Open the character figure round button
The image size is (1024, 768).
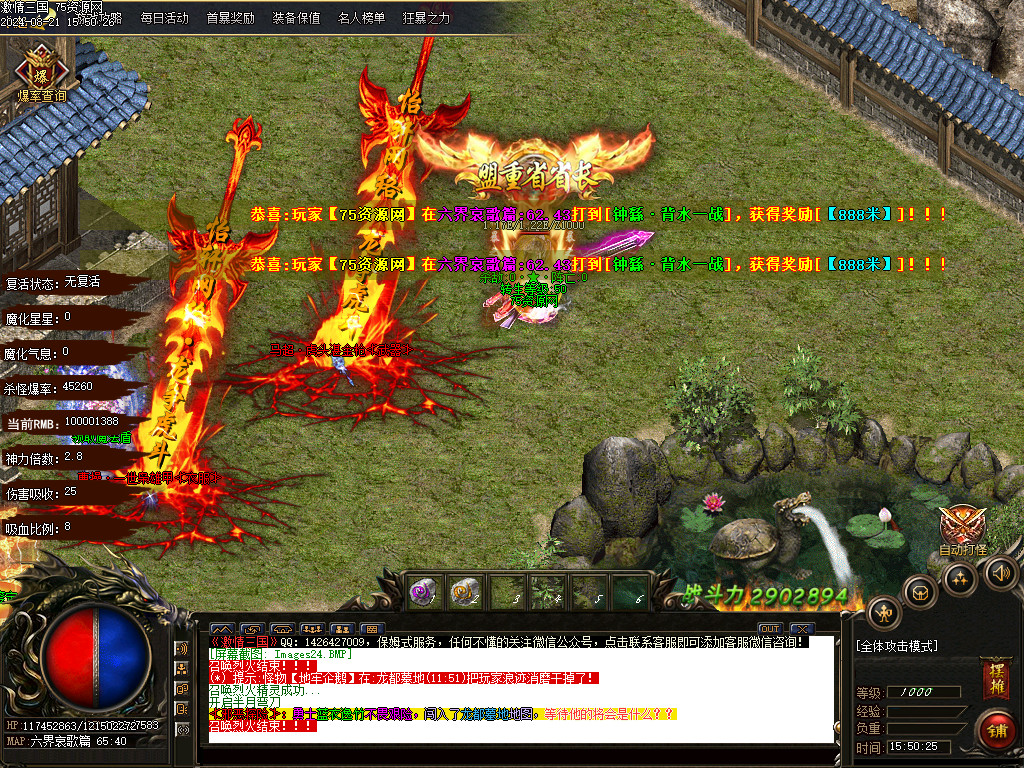coord(884,612)
